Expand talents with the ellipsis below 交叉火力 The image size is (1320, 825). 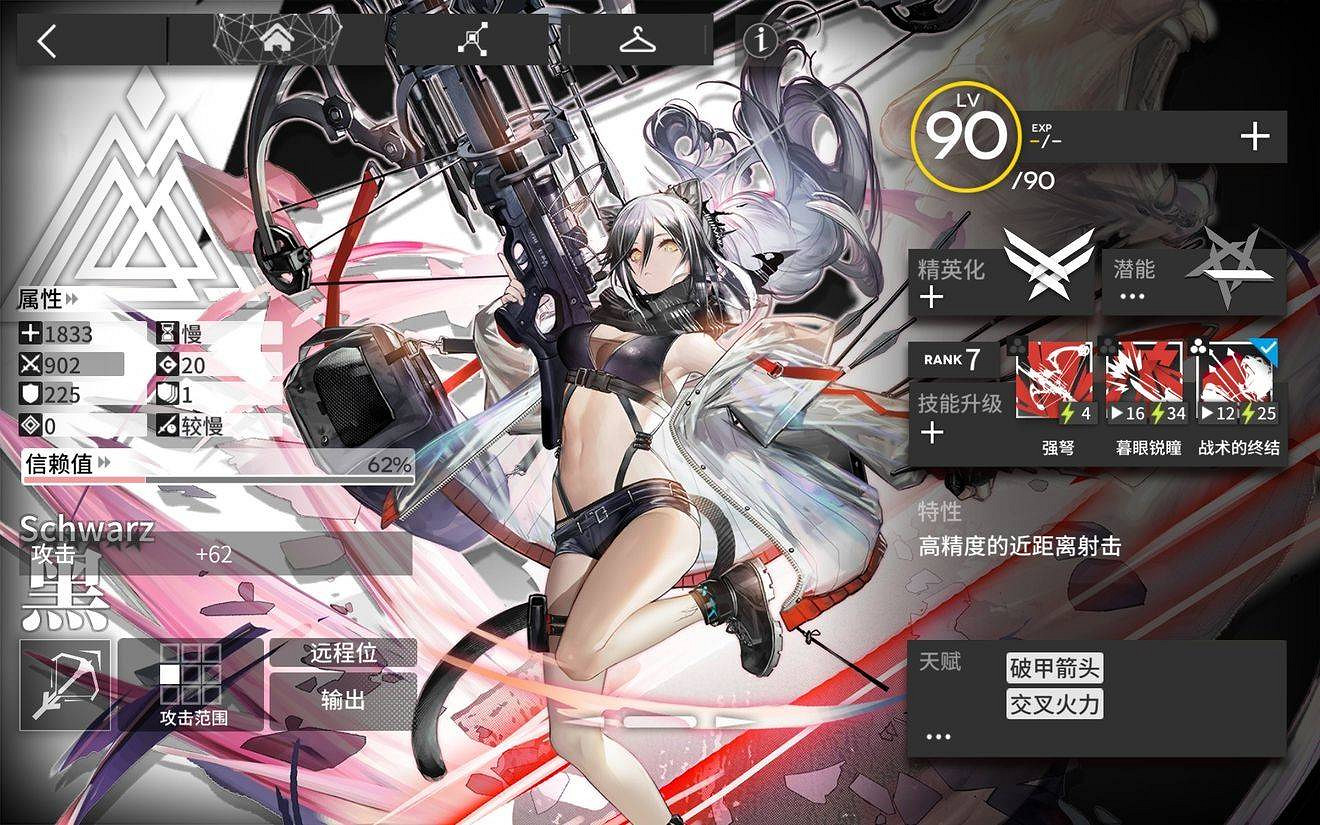[x=938, y=735]
